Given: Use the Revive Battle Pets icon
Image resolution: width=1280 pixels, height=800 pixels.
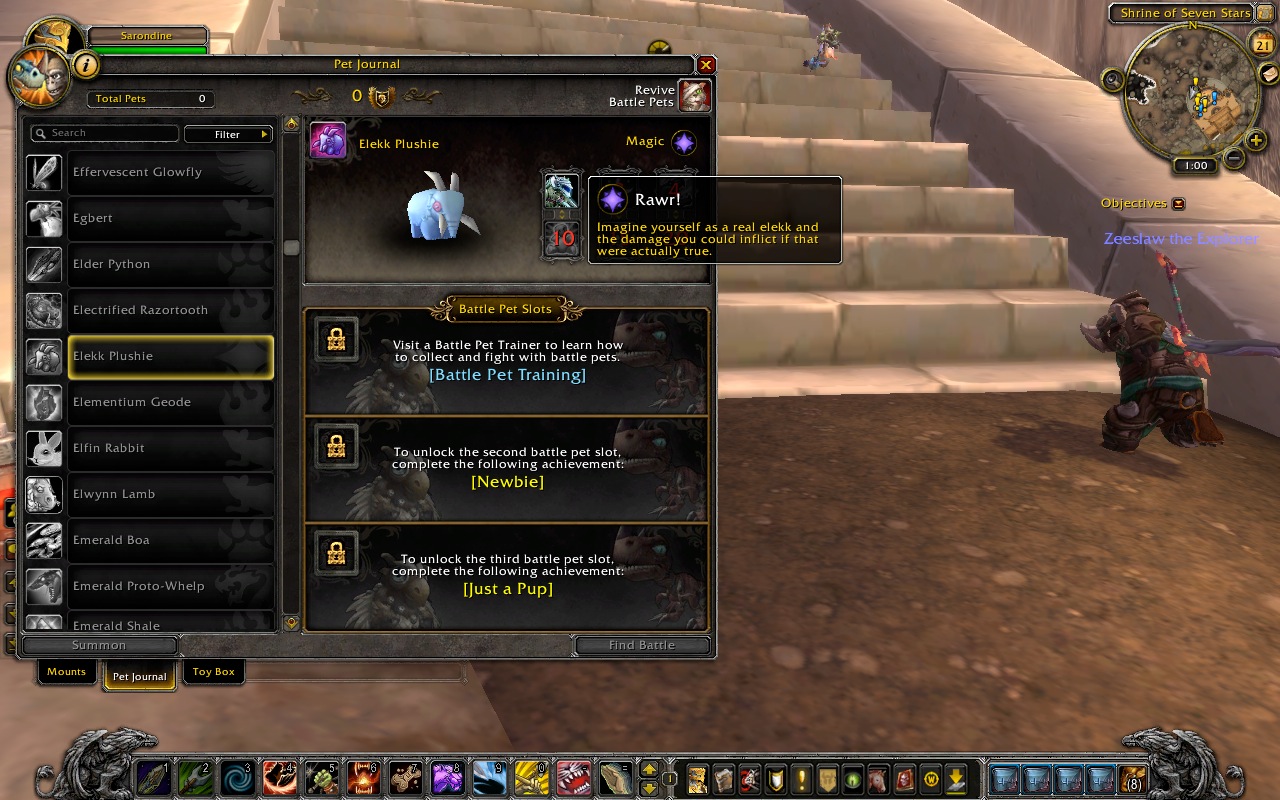Looking at the screenshot, I should [x=694, y=96].
